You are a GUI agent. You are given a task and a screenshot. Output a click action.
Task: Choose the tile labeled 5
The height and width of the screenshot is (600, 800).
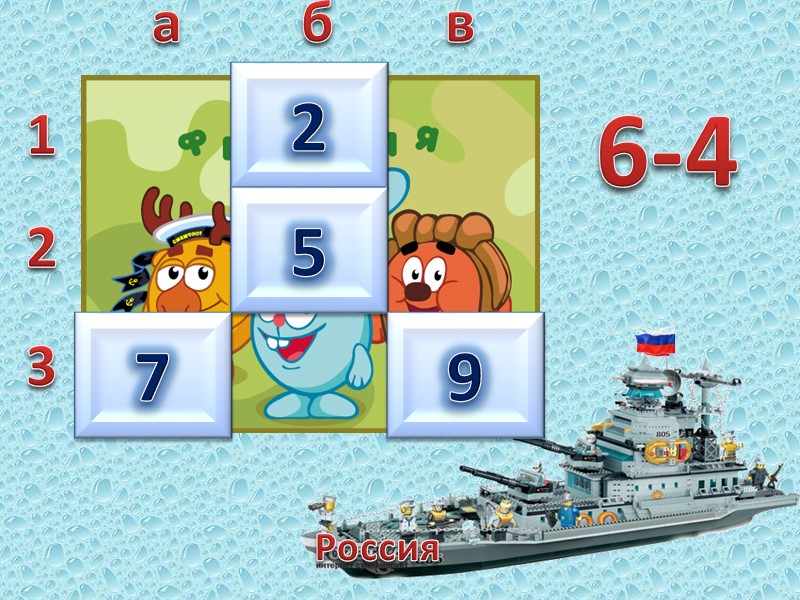[309, 250]
